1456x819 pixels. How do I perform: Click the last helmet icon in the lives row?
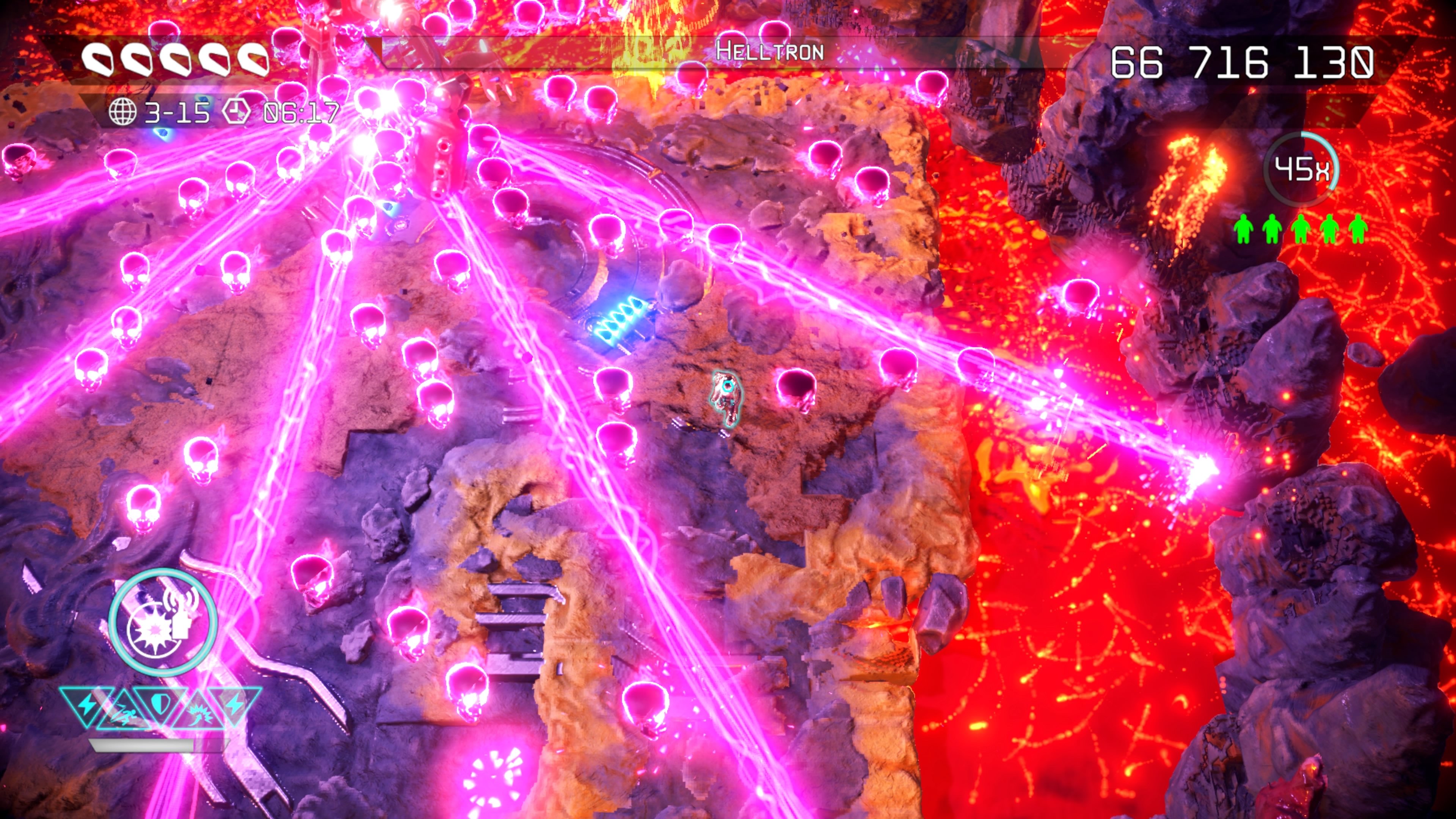pos(253,58)
